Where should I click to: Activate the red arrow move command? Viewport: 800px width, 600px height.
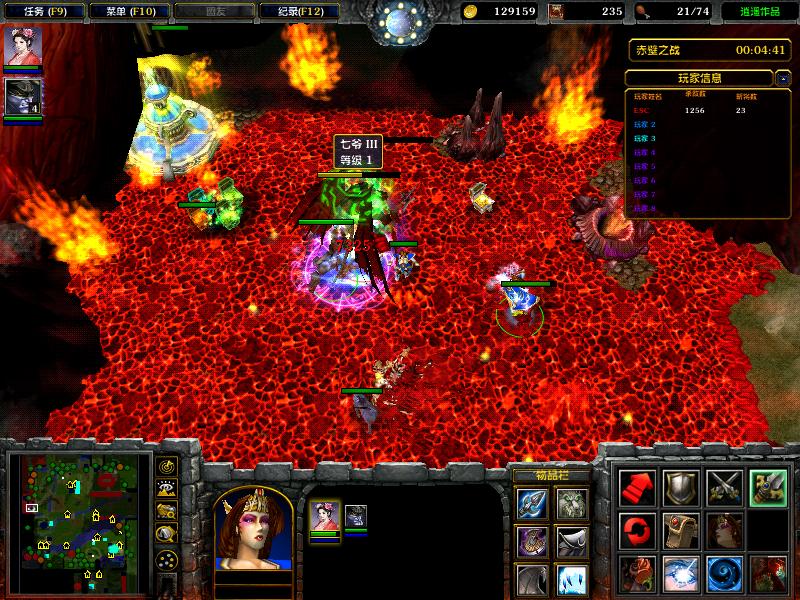click(x=637, y=487)
